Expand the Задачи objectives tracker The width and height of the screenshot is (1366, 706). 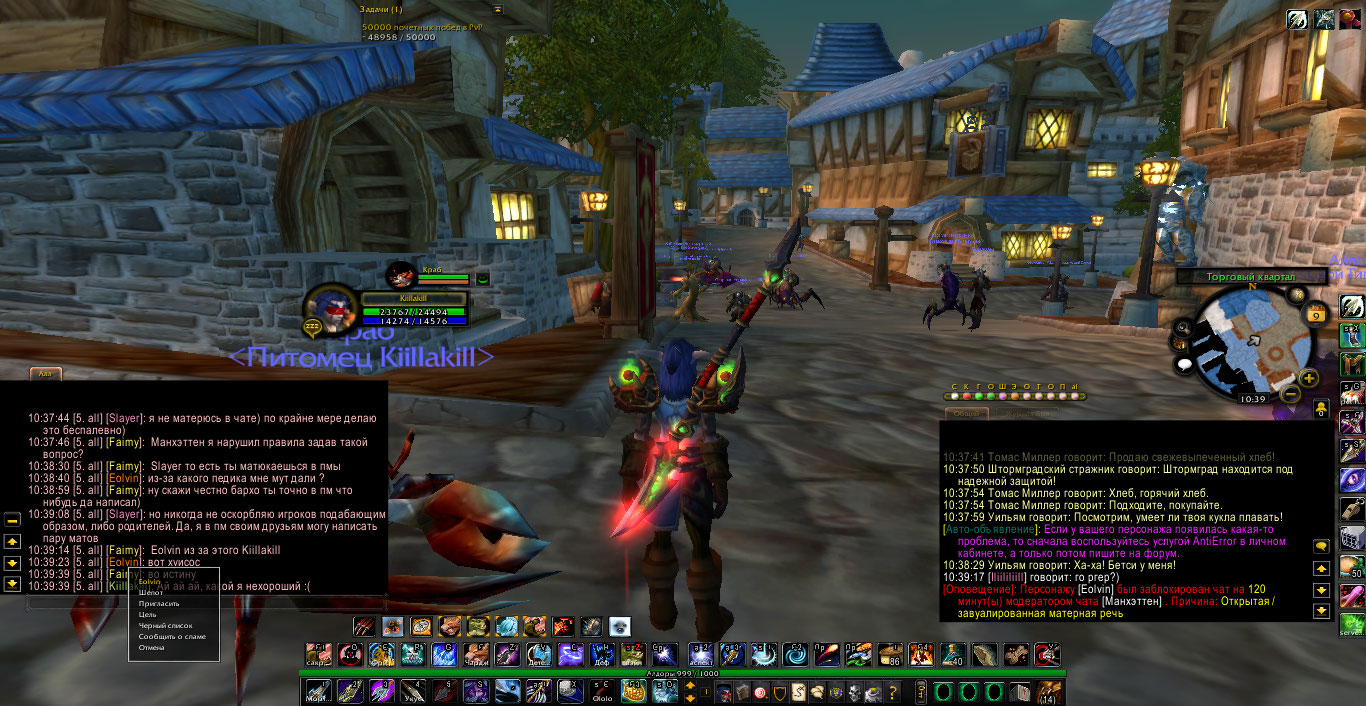coord(497,9)
